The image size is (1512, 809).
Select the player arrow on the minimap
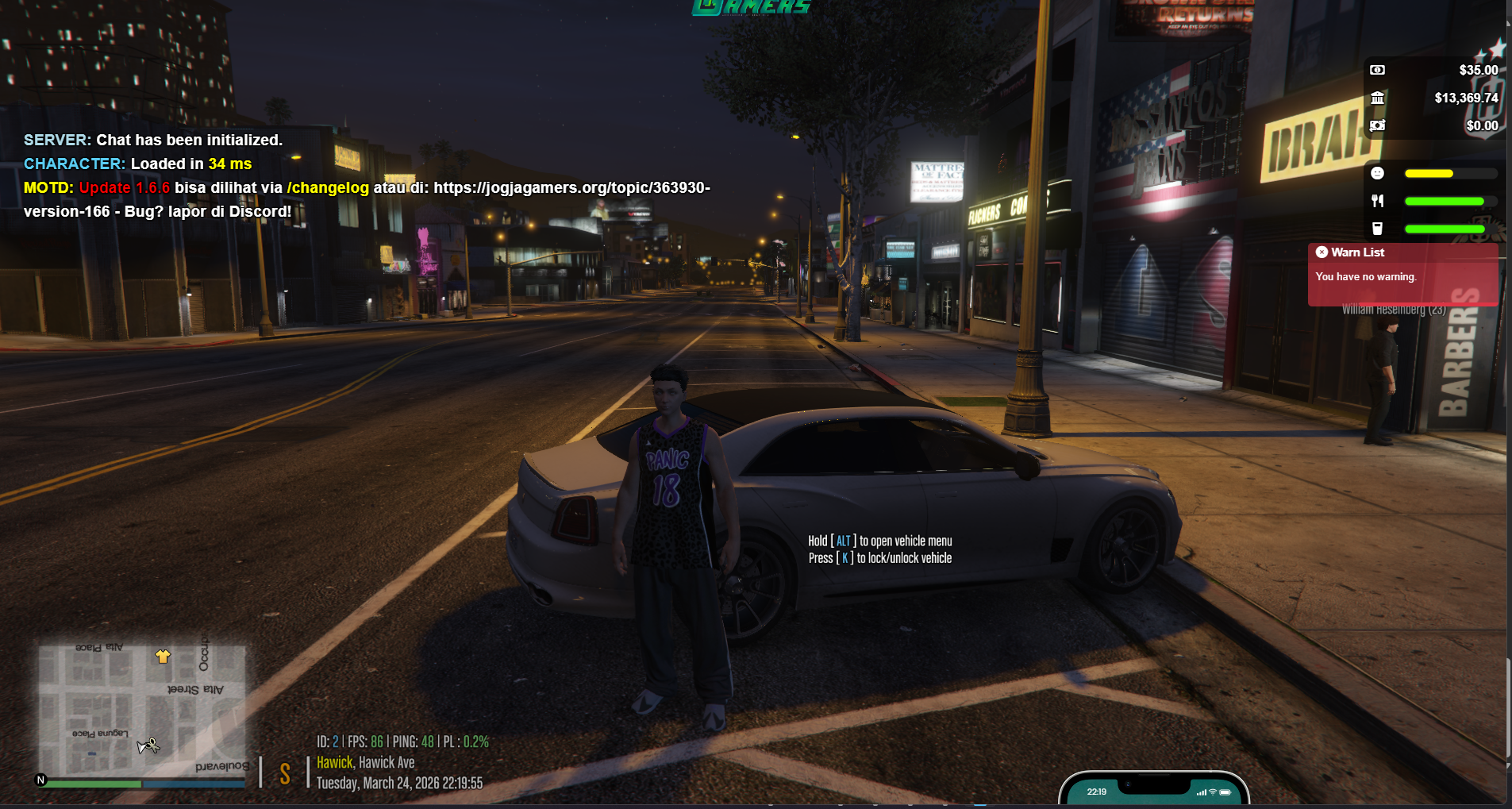(148, 745)
